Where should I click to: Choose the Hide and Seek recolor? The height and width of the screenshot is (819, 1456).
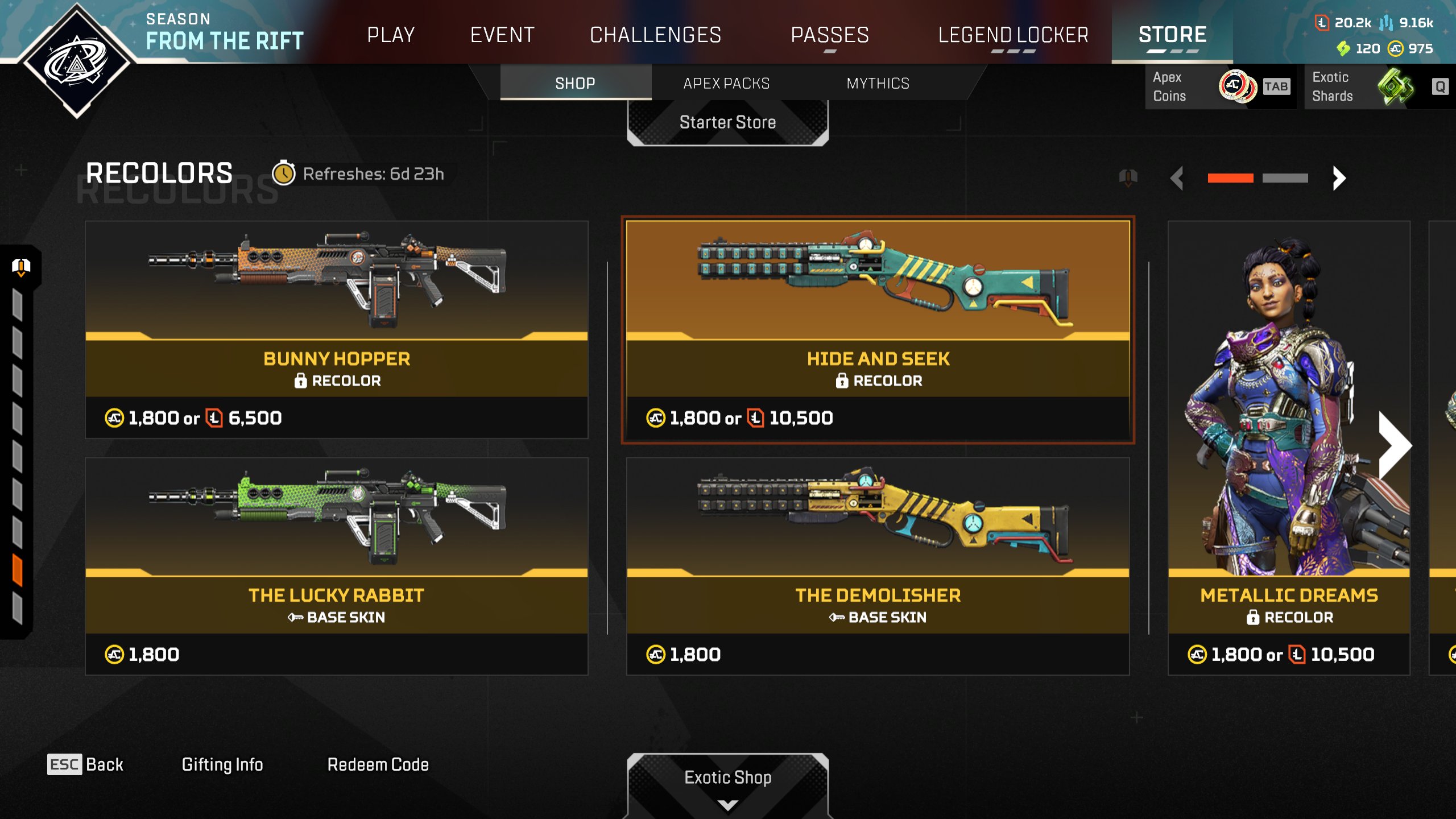(878, 330)
